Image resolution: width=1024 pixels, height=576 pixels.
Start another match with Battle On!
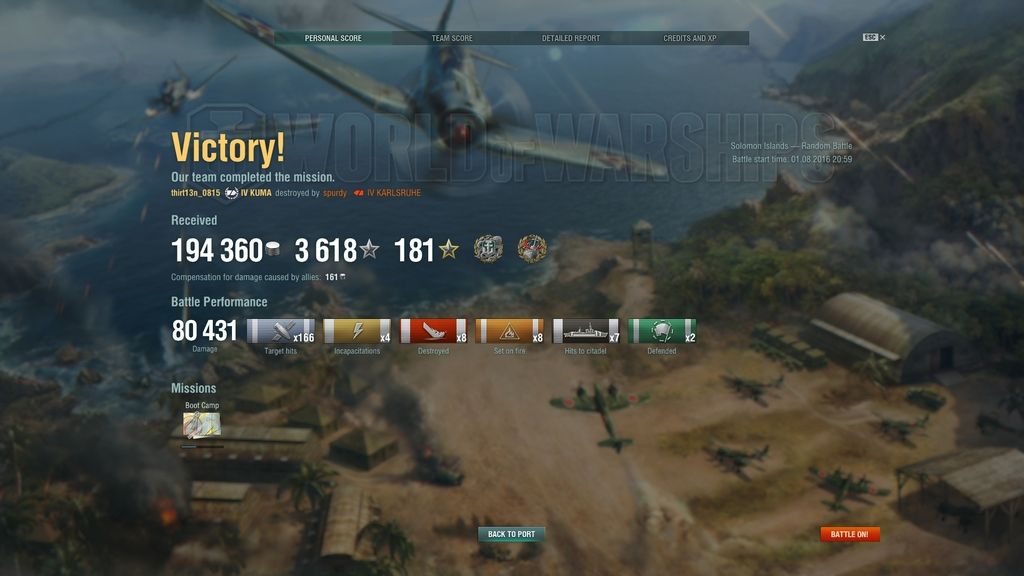[x=850, y=534]
